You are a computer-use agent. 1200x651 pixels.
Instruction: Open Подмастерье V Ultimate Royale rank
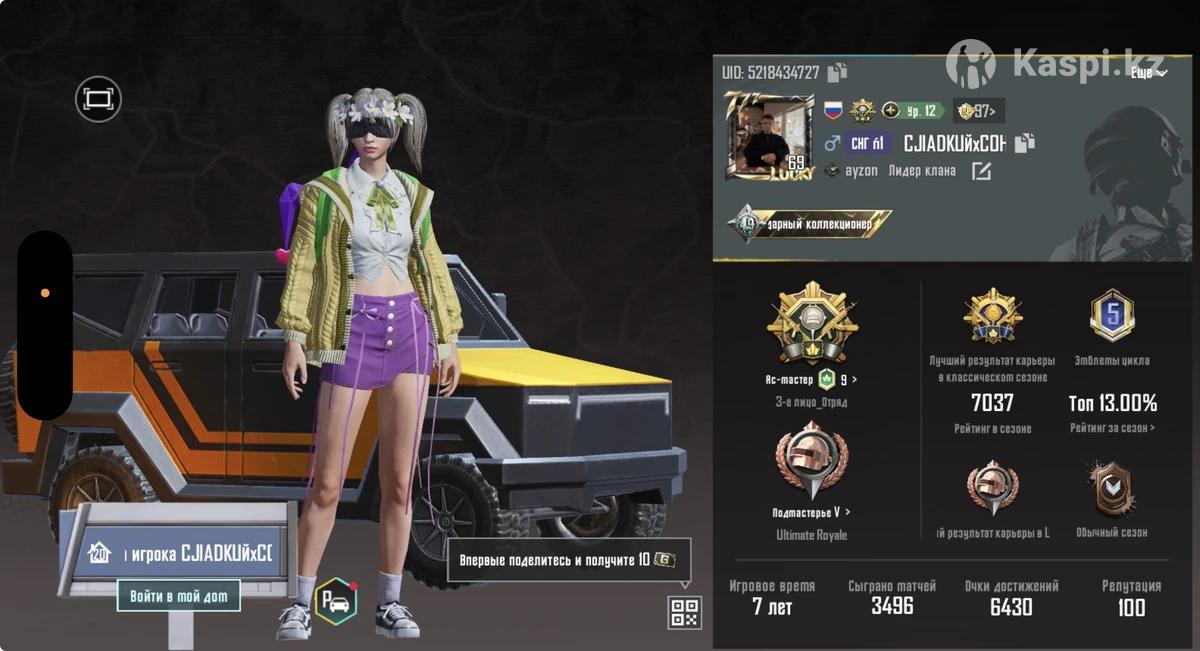click(x=811, y=512)
